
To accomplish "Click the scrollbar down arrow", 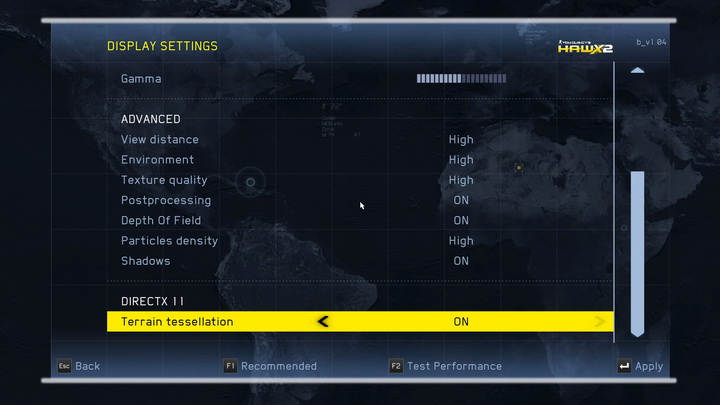I will [637, 331].
